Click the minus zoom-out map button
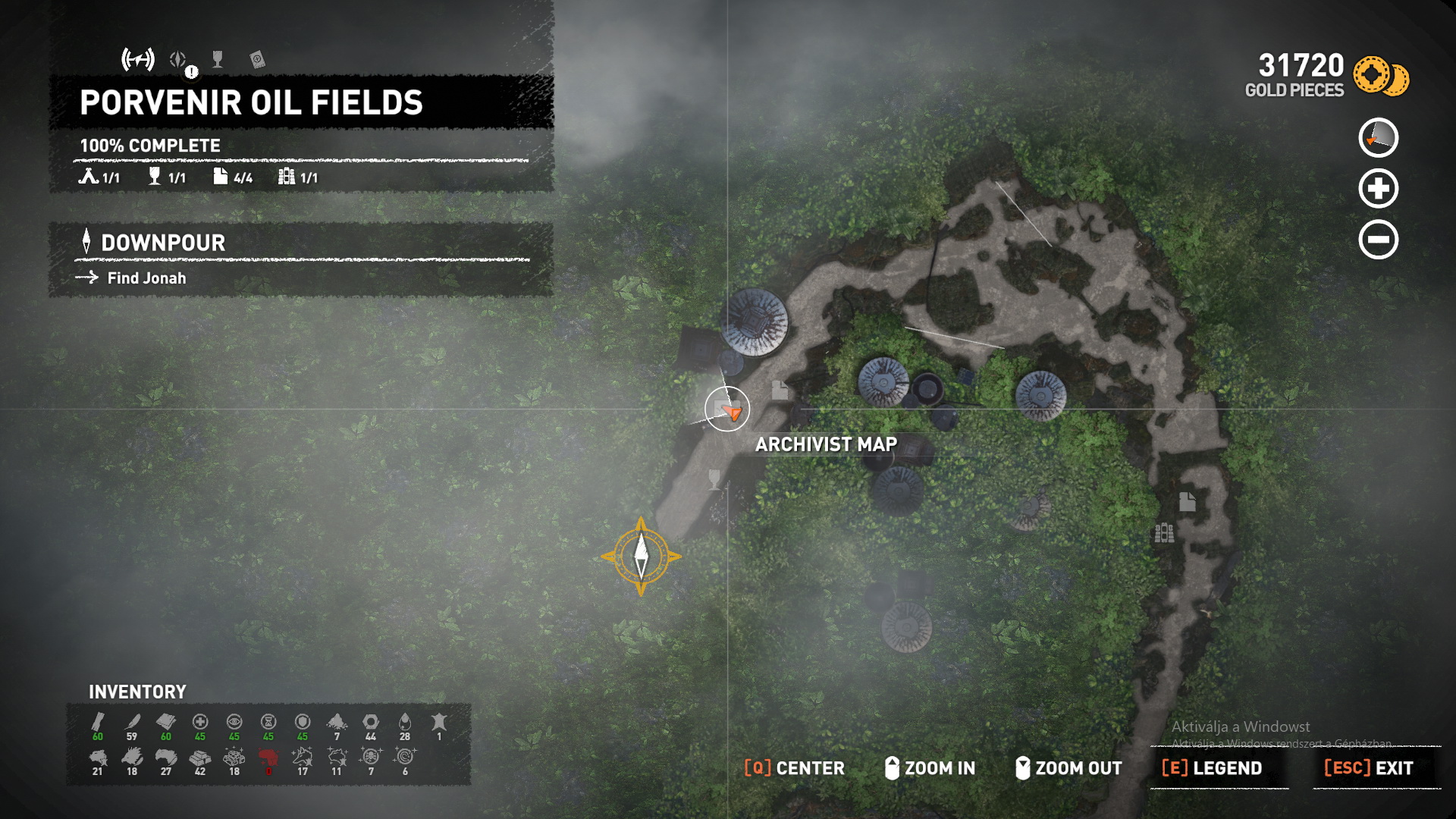Screen dimensions: 1456x819 point(1378,240)
